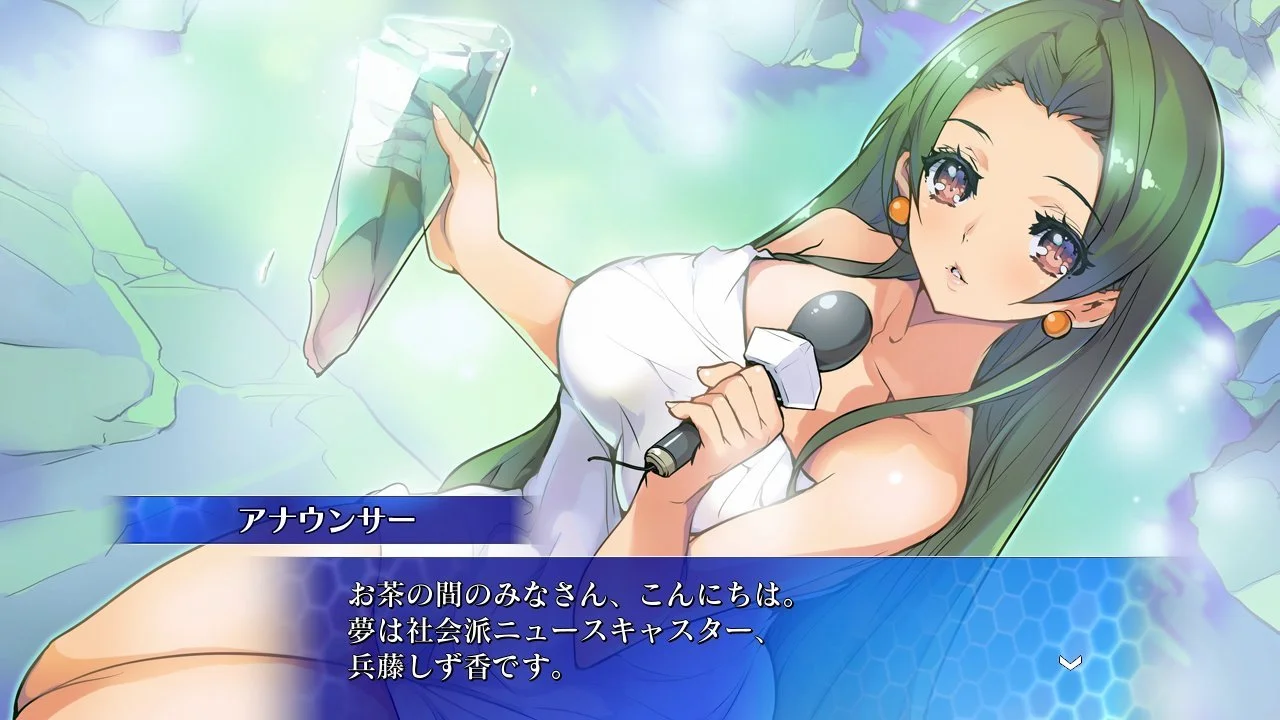The width and height of the screenshot is (1280, 720).
Task: Click the blue gradient edge of the name plate
Action: (150, 519)
